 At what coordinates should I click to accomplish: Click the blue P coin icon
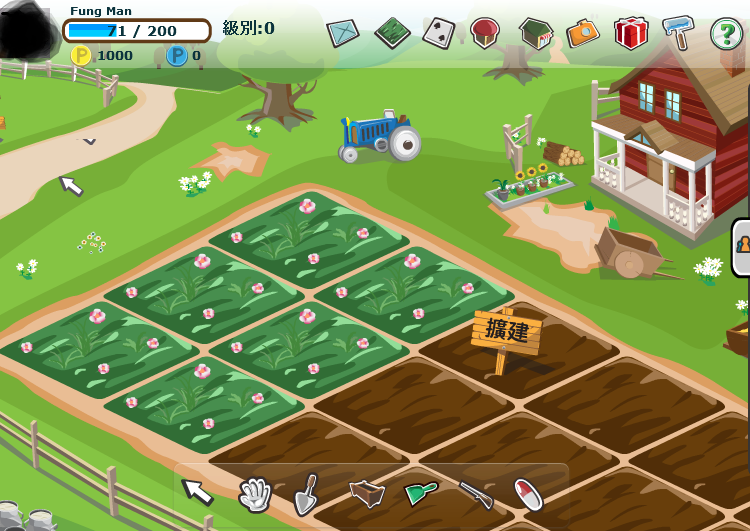click(x=177, y=55)
